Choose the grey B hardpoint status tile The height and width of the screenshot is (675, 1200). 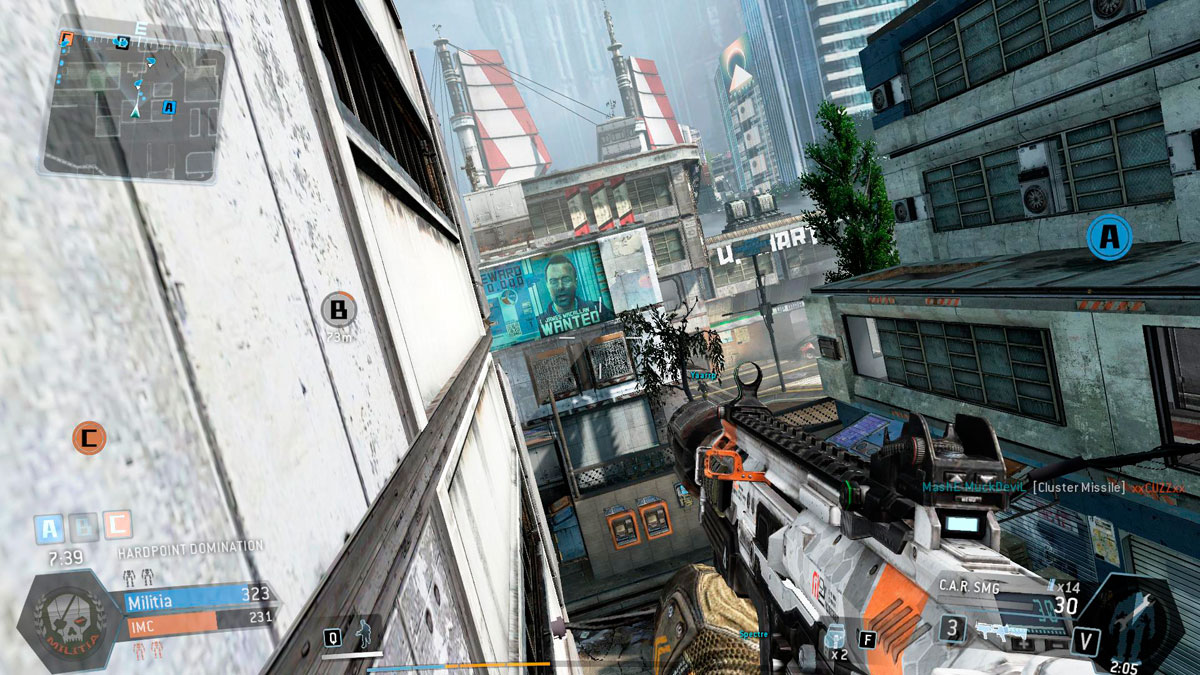tap(83, 527)
